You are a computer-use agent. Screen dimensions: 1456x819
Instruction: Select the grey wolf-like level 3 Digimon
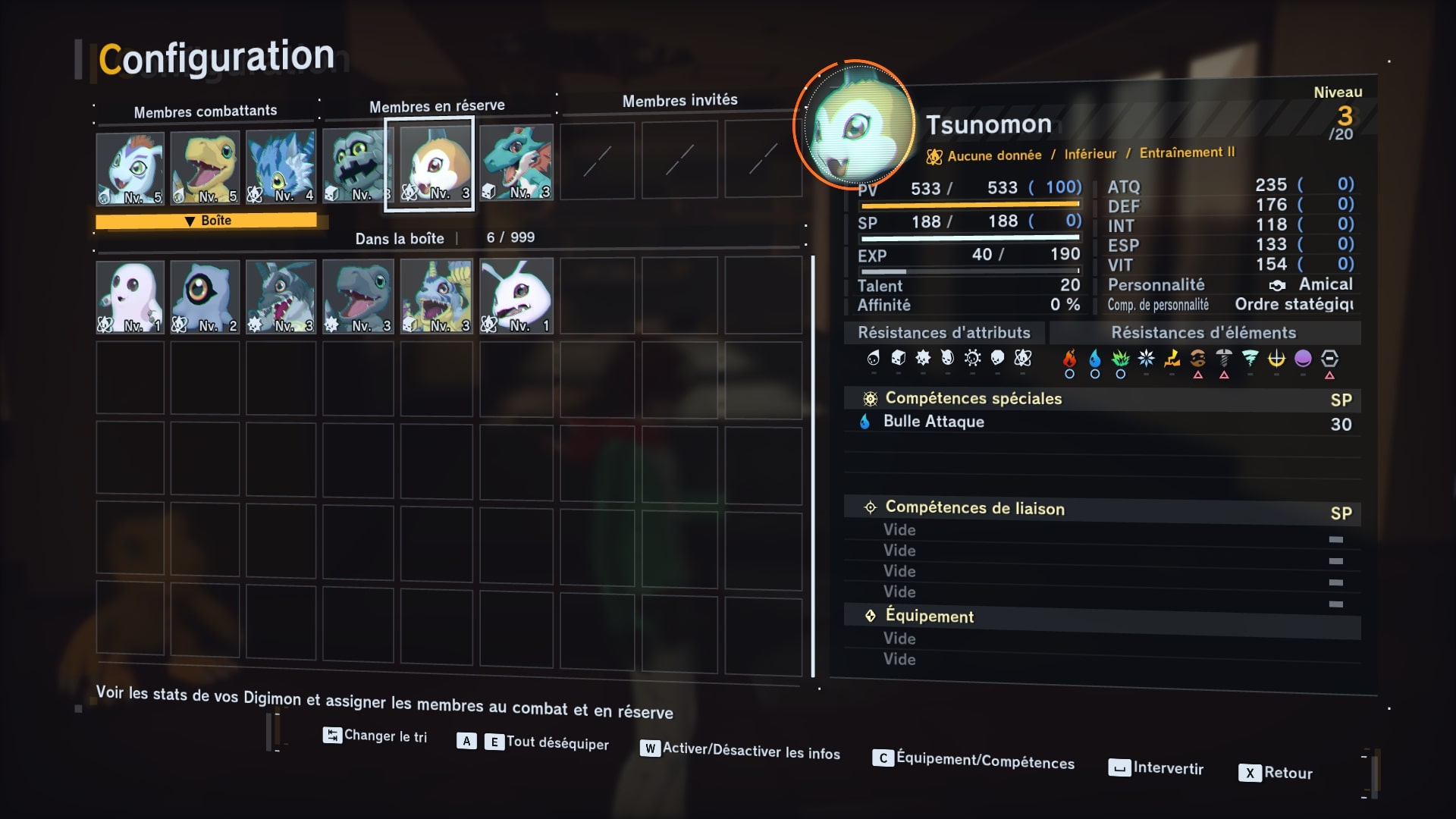coord(281,297)
